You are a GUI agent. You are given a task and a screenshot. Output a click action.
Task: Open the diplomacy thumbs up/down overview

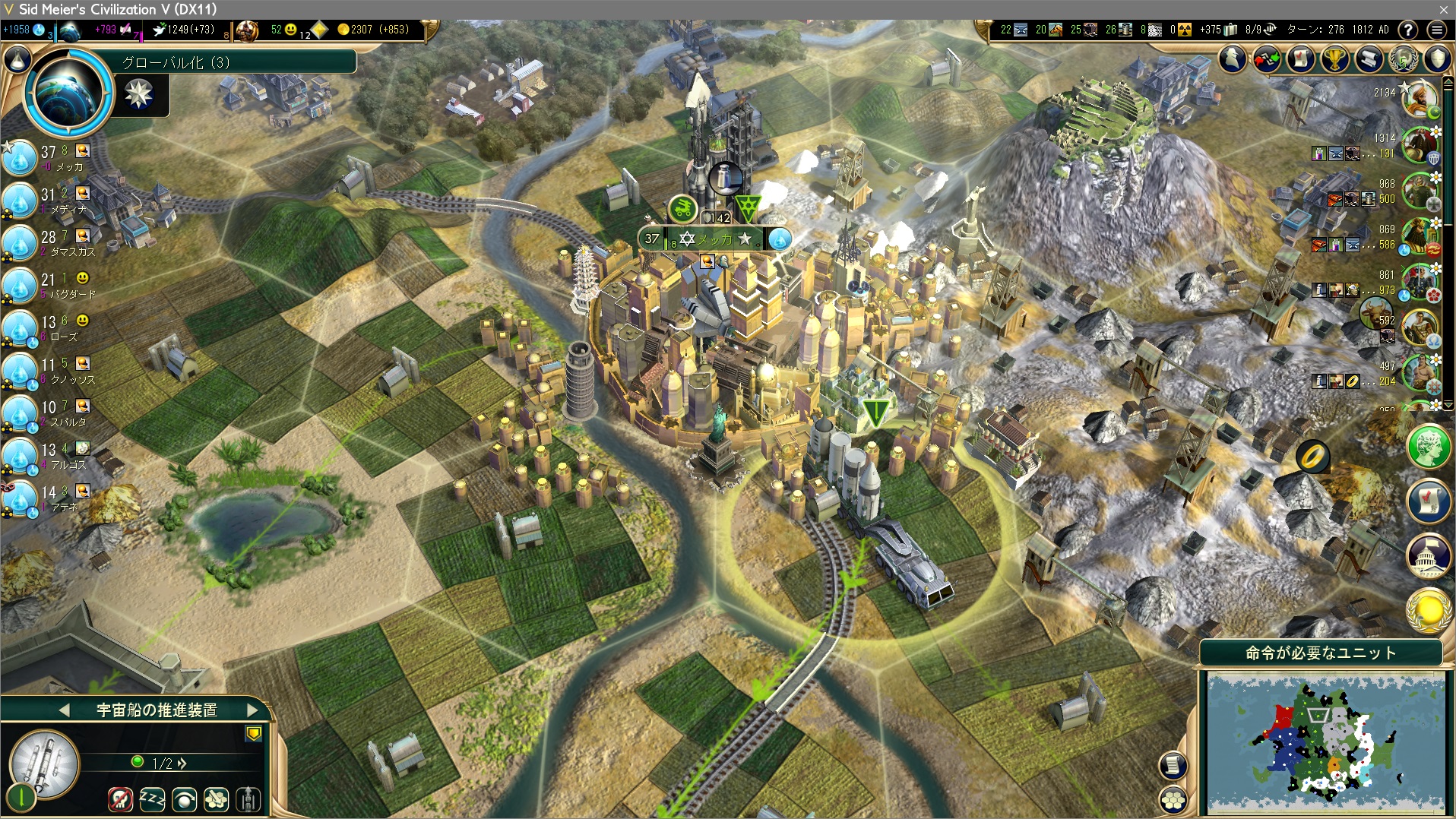[1267, 58]
